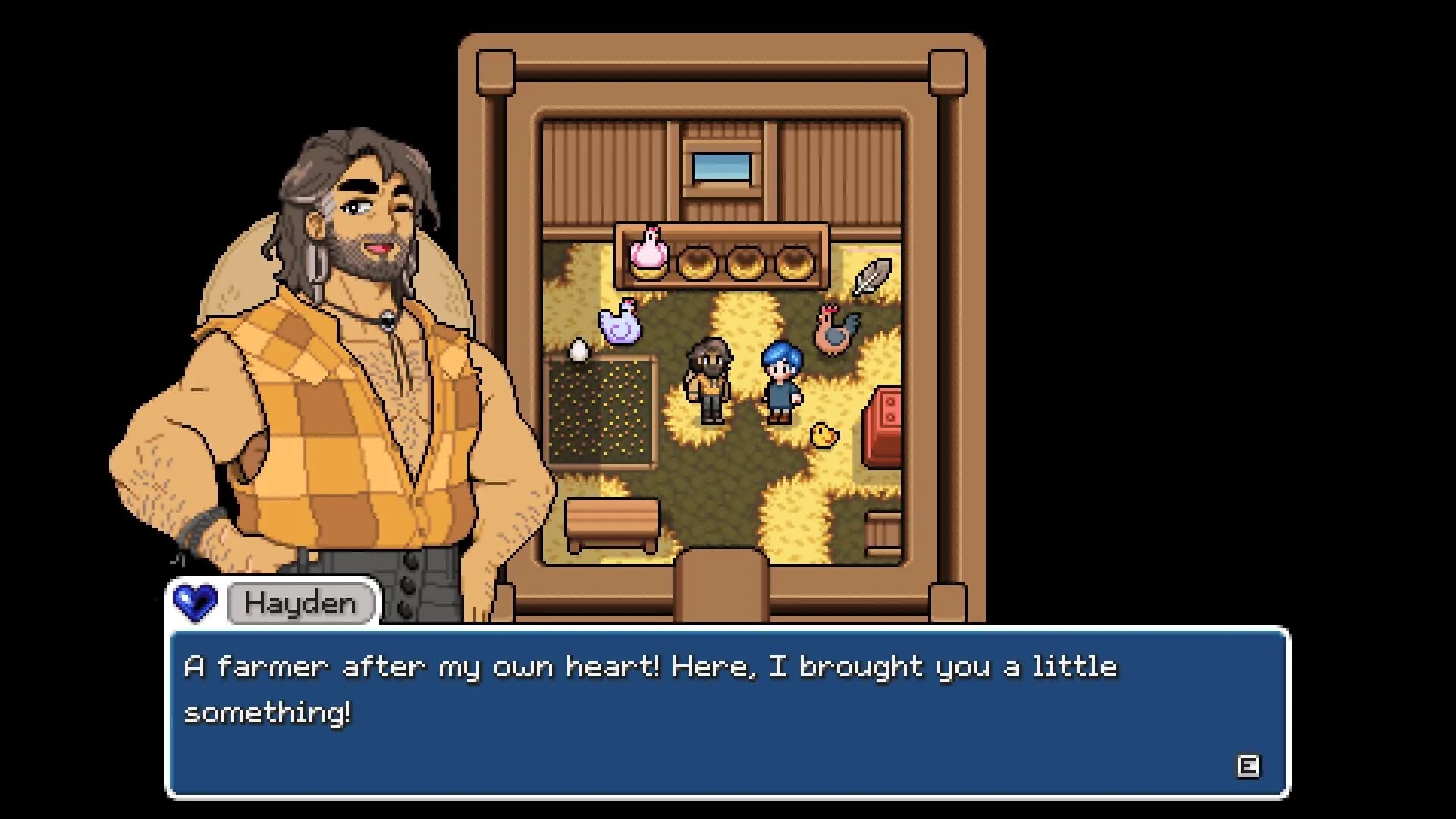Click Hayden's sprite standing in the coop
This screenshot has width=1456, height=819.
point(709,383)
